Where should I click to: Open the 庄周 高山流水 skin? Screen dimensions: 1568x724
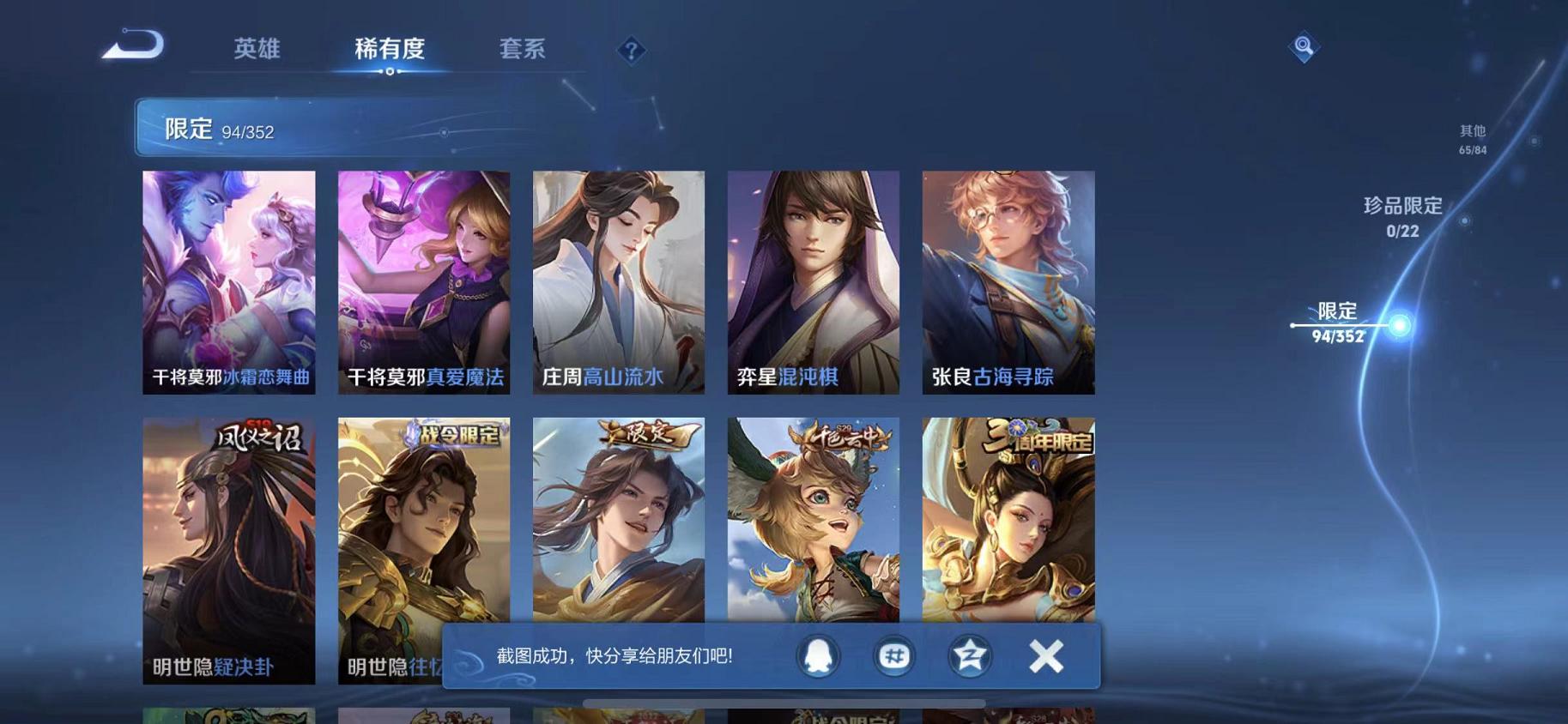coord(620,281)
